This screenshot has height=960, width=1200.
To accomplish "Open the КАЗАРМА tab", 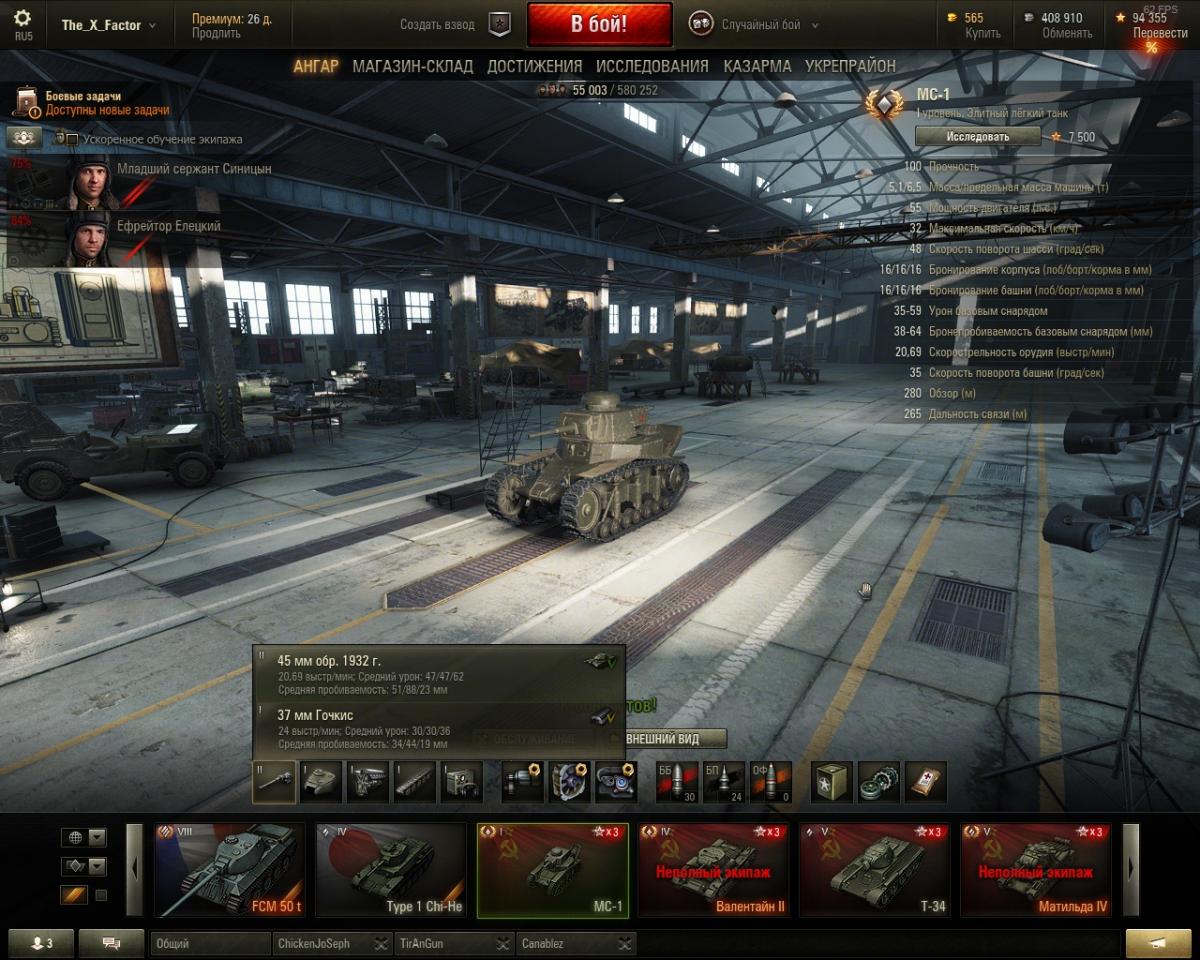I will (757, 66).
